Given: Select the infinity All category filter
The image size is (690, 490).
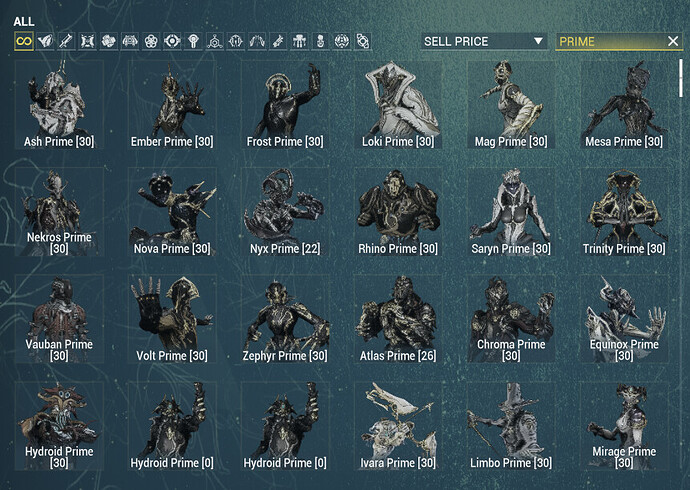Looking at the screenshot, I should (22, 41).
